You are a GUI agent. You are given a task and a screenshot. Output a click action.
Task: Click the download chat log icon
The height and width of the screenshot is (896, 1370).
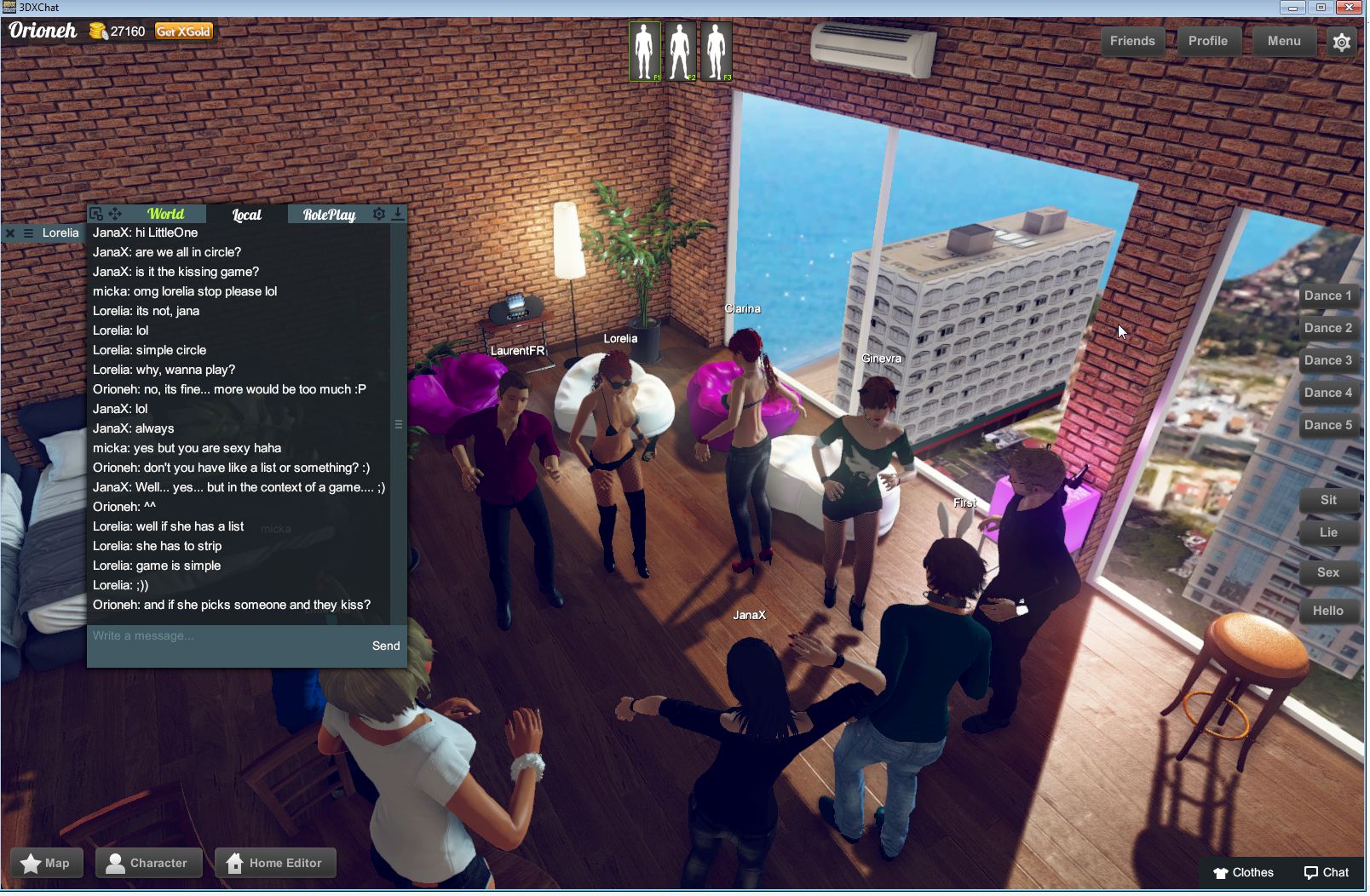pos(399,214)
